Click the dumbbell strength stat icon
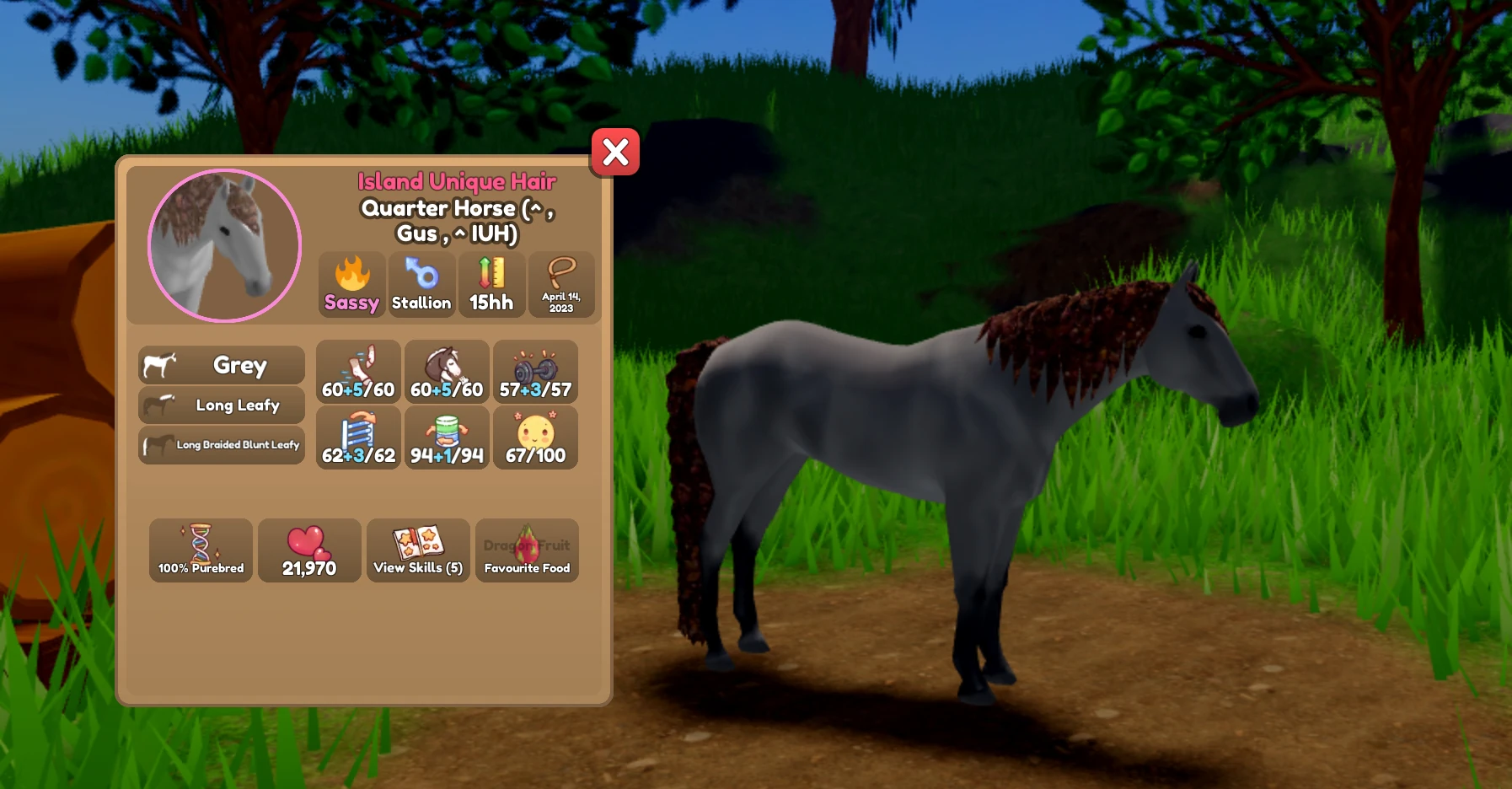1512x789 pixels. click(x=536, y=371)
